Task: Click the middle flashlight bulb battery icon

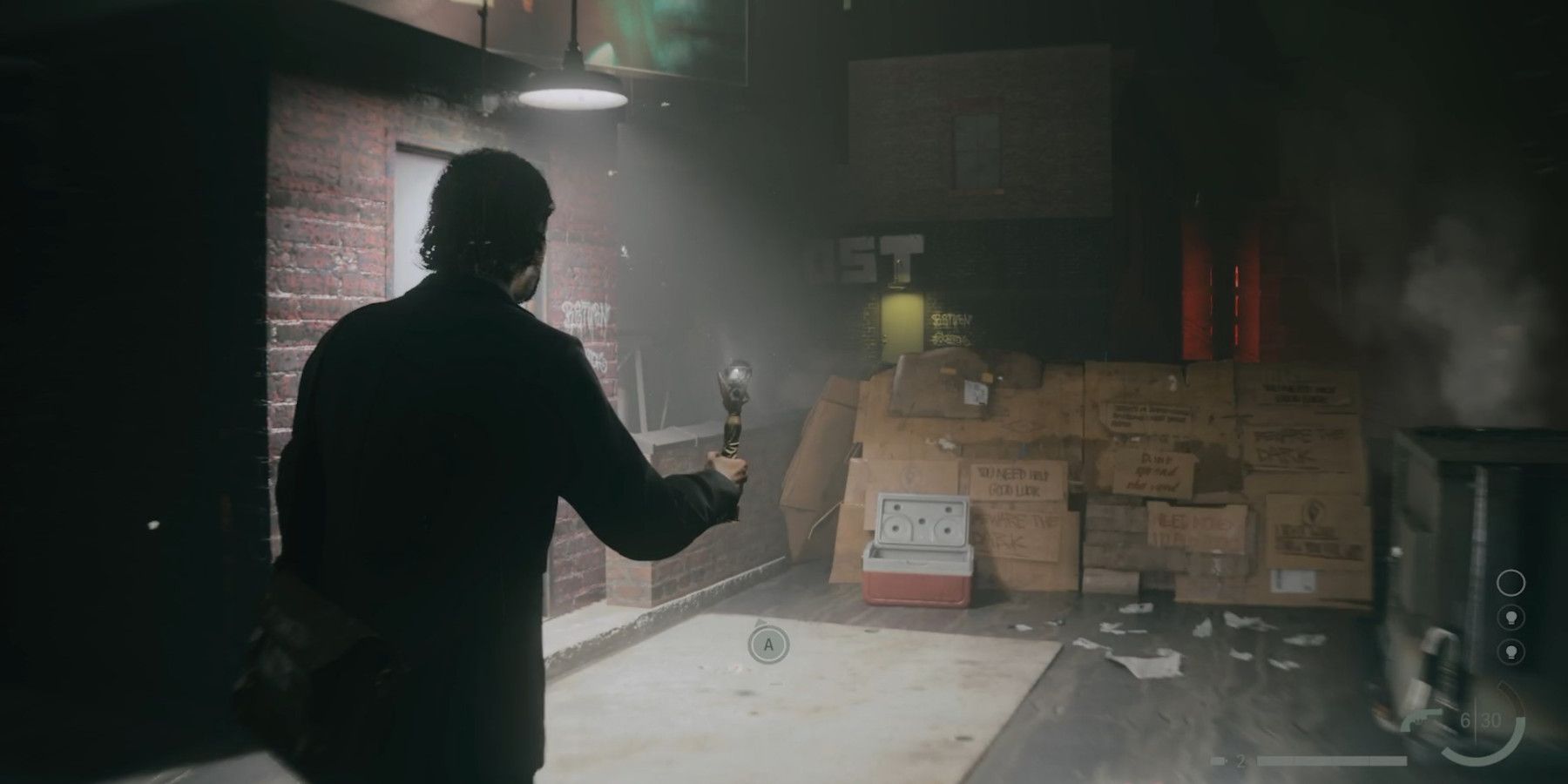Action: click(x=1511, y=618)
